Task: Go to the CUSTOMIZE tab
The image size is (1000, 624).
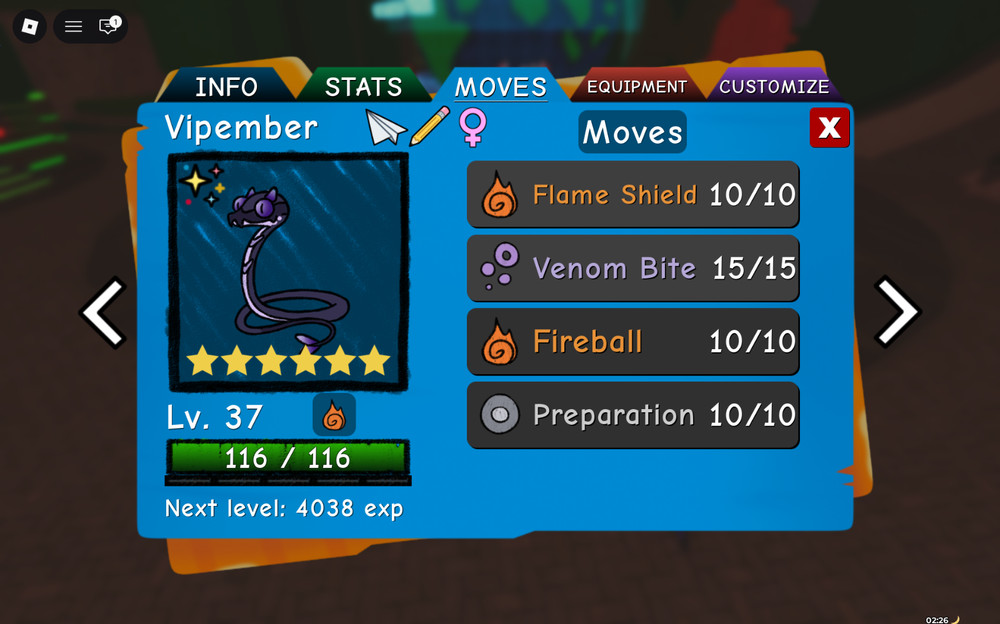Action: (773, 86)
